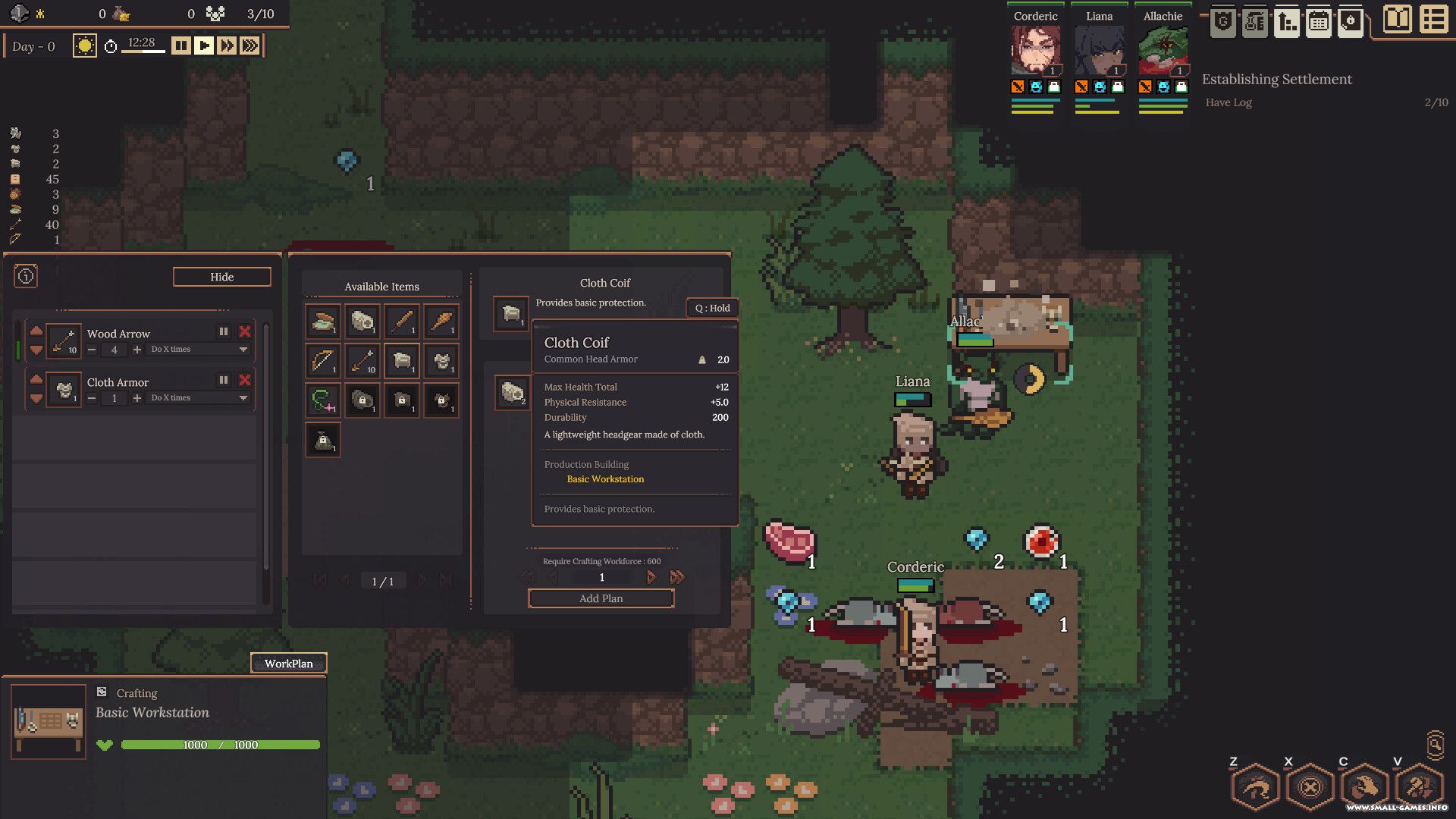Click the info icon in the plan panel
Viewport: 1456px width, 819px height.
click(26, 276)
